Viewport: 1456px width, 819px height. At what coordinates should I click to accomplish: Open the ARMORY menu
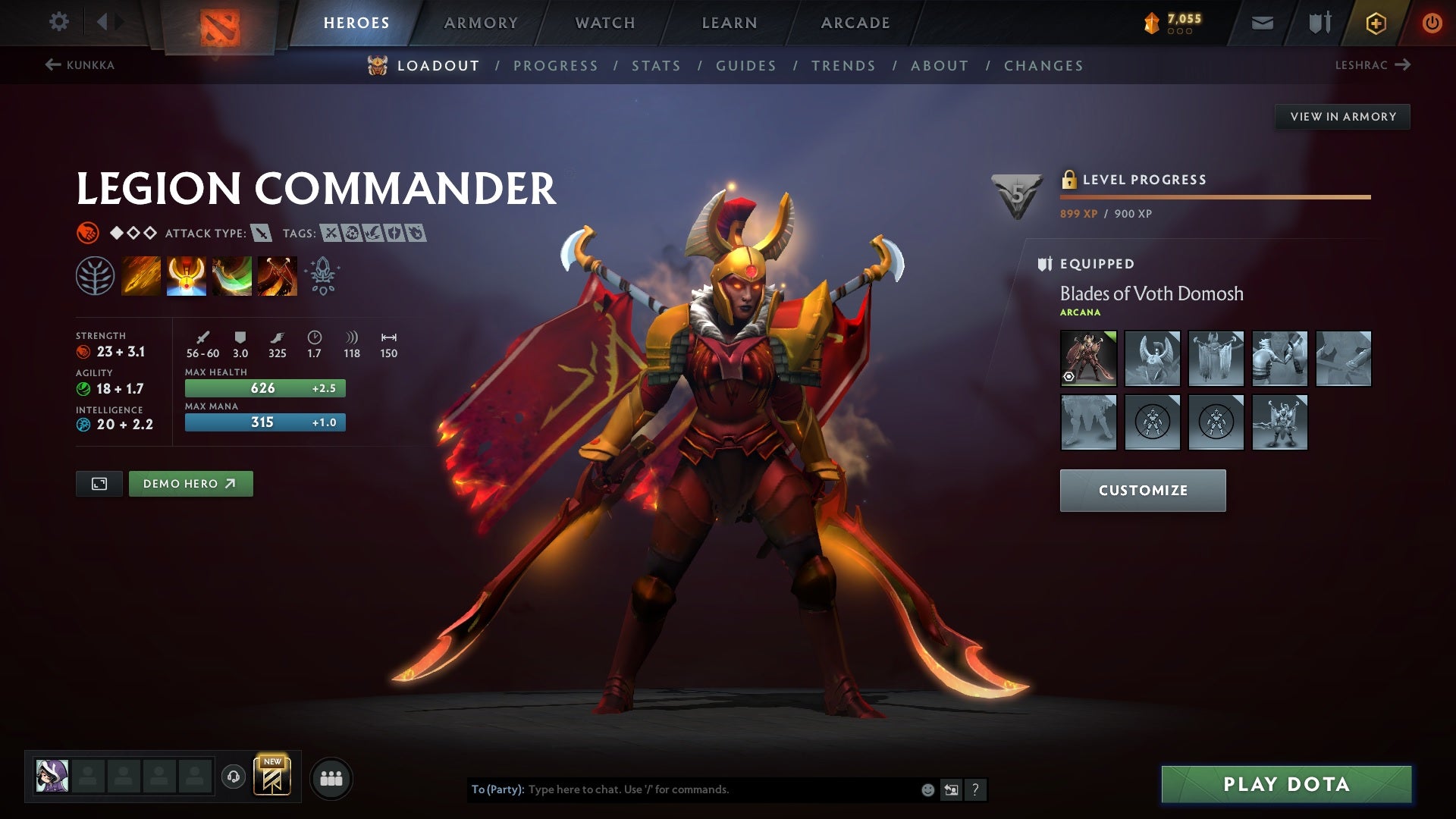[x=481, y=22]
